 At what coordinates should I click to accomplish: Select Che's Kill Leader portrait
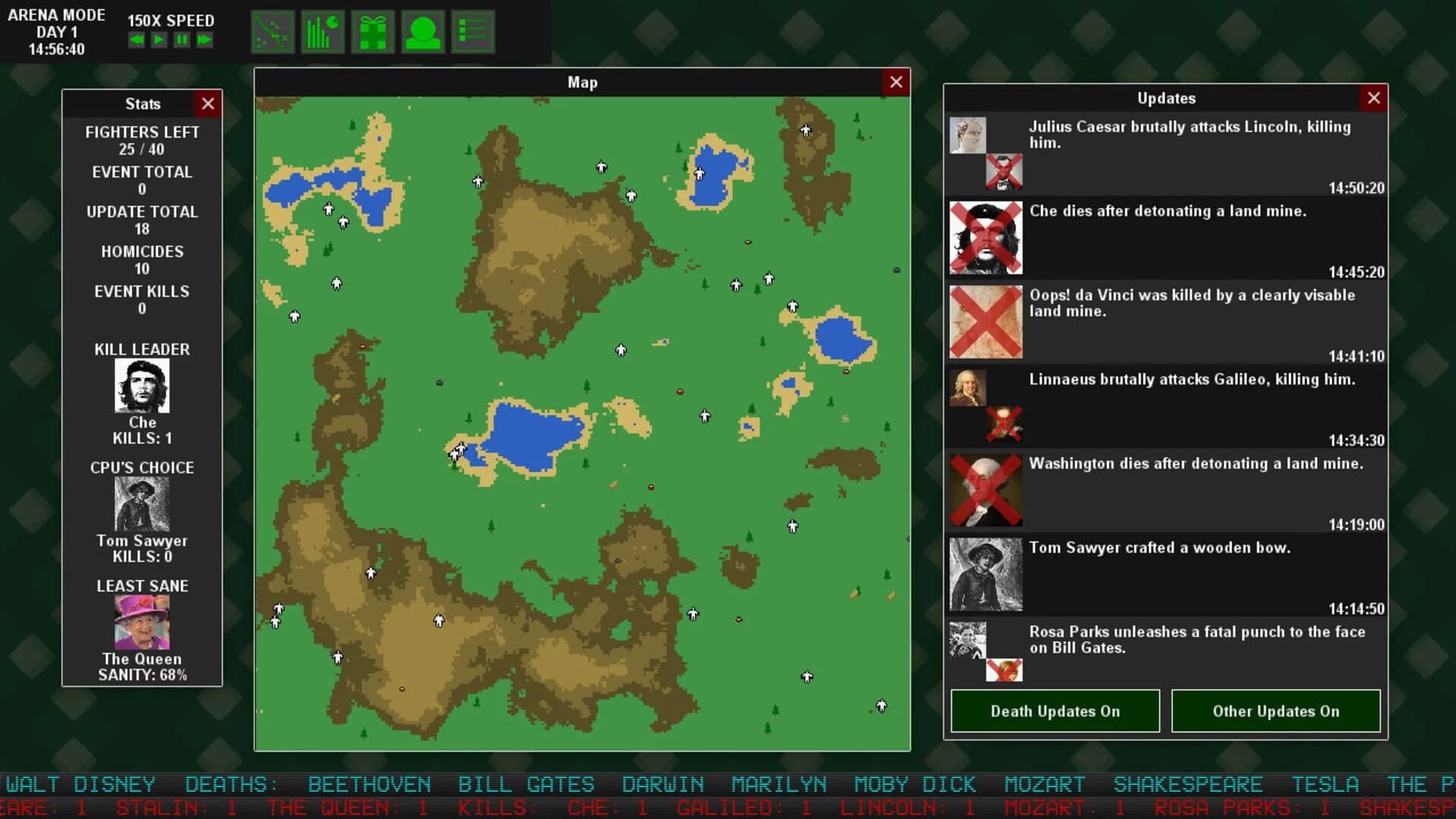point(143,385)
